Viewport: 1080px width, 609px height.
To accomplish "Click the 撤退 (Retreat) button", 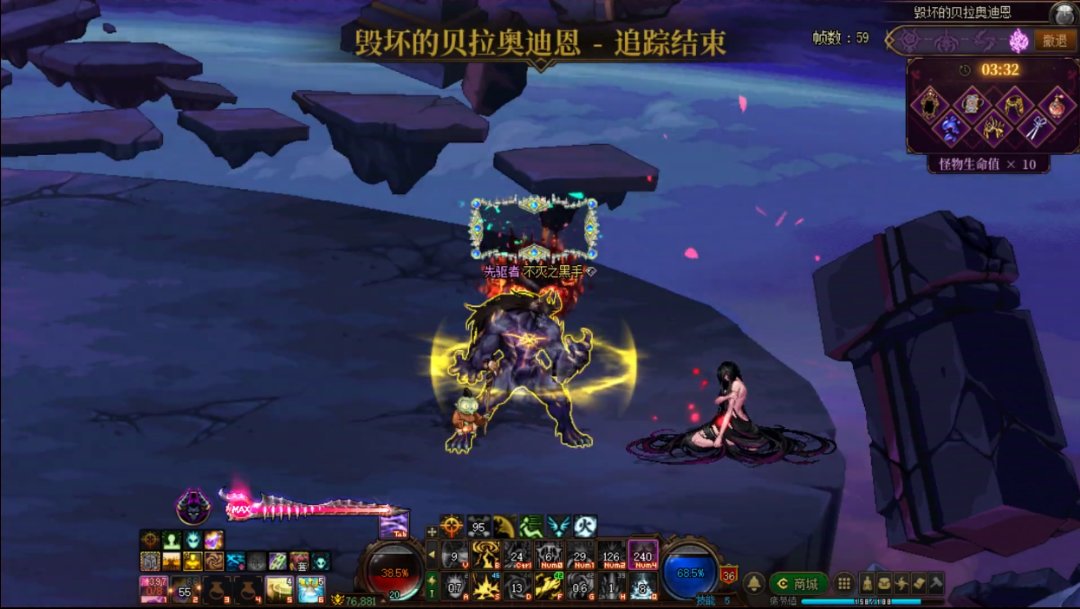I will tap(1053, 40).
